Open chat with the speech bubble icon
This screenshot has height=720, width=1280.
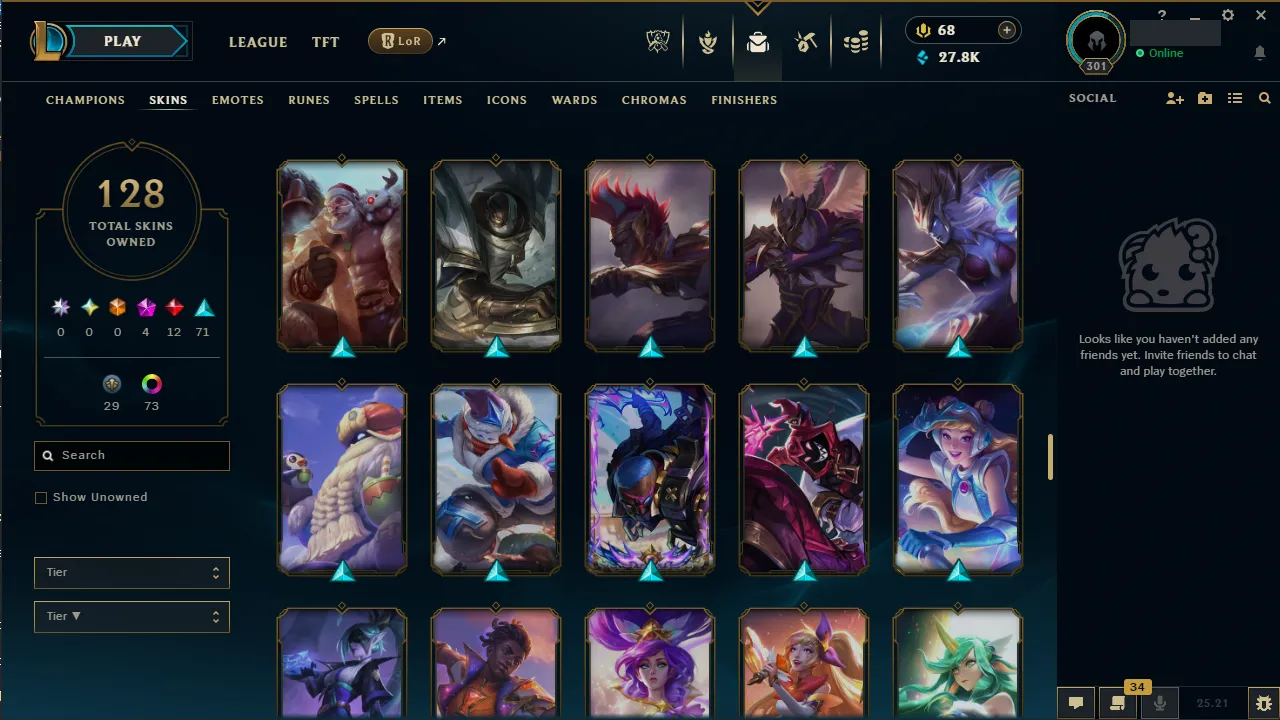1075,703
